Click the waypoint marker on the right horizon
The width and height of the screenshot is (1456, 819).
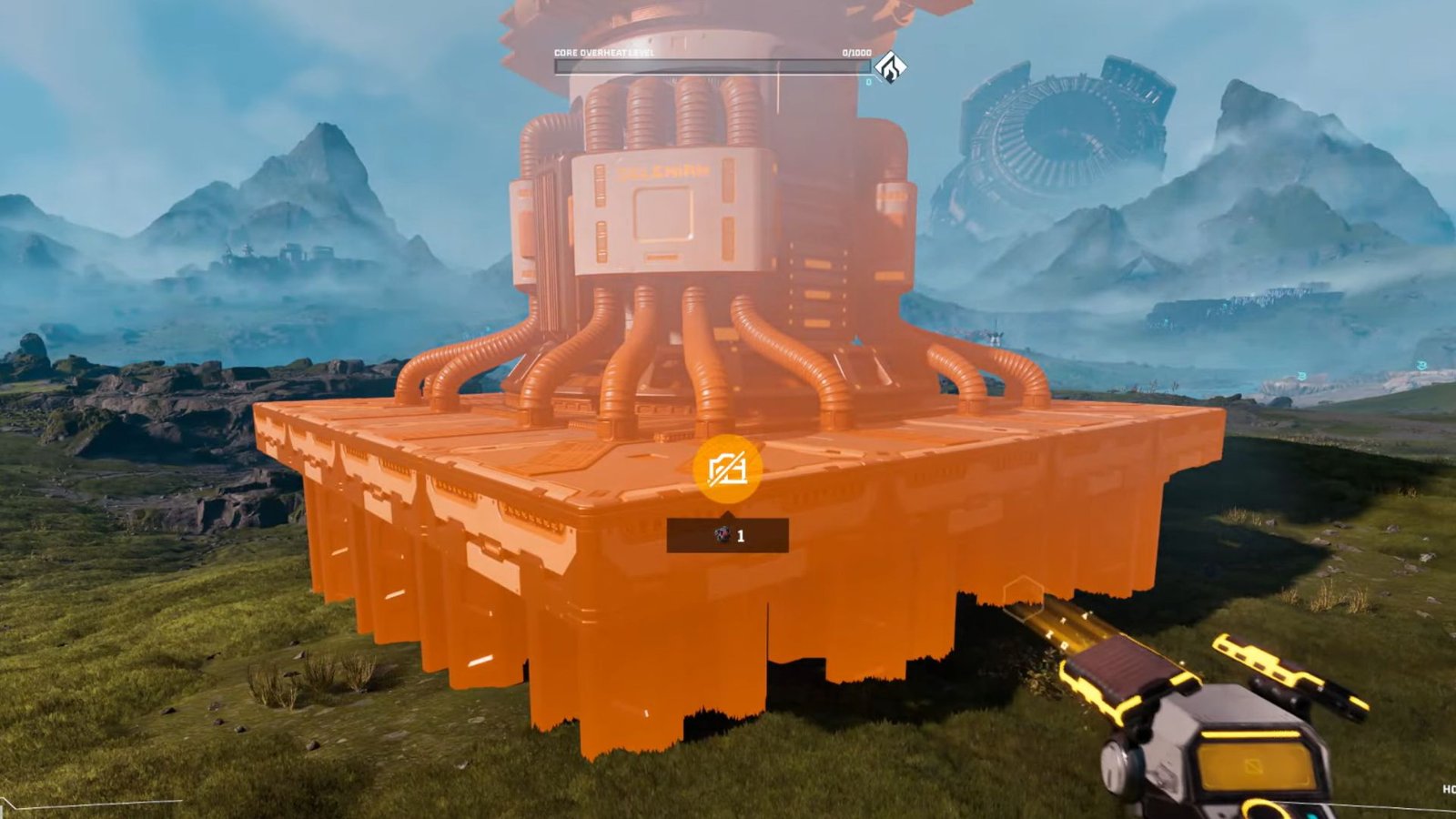[x=1302, y=376]
